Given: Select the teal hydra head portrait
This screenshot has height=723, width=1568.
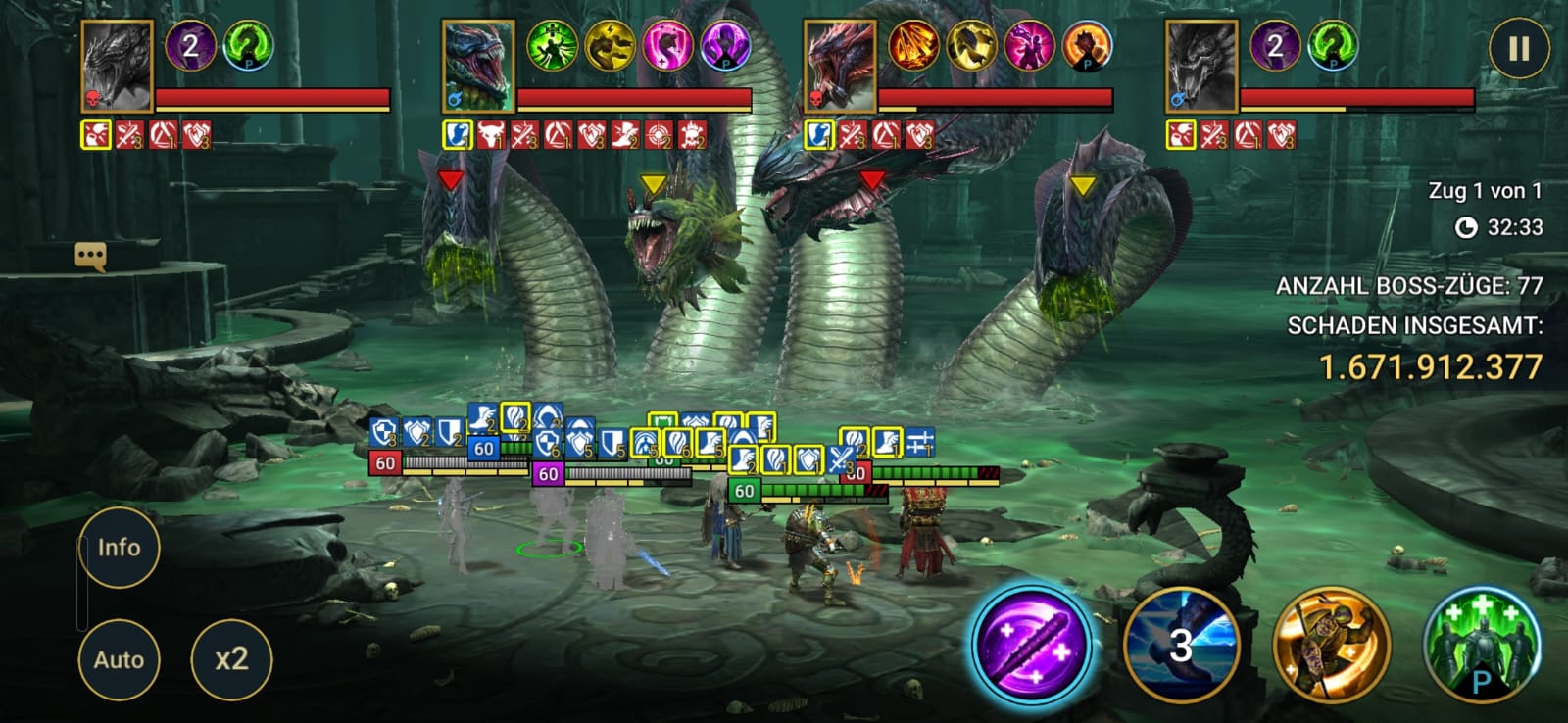Looking at the screenshot, I should 478,67.
